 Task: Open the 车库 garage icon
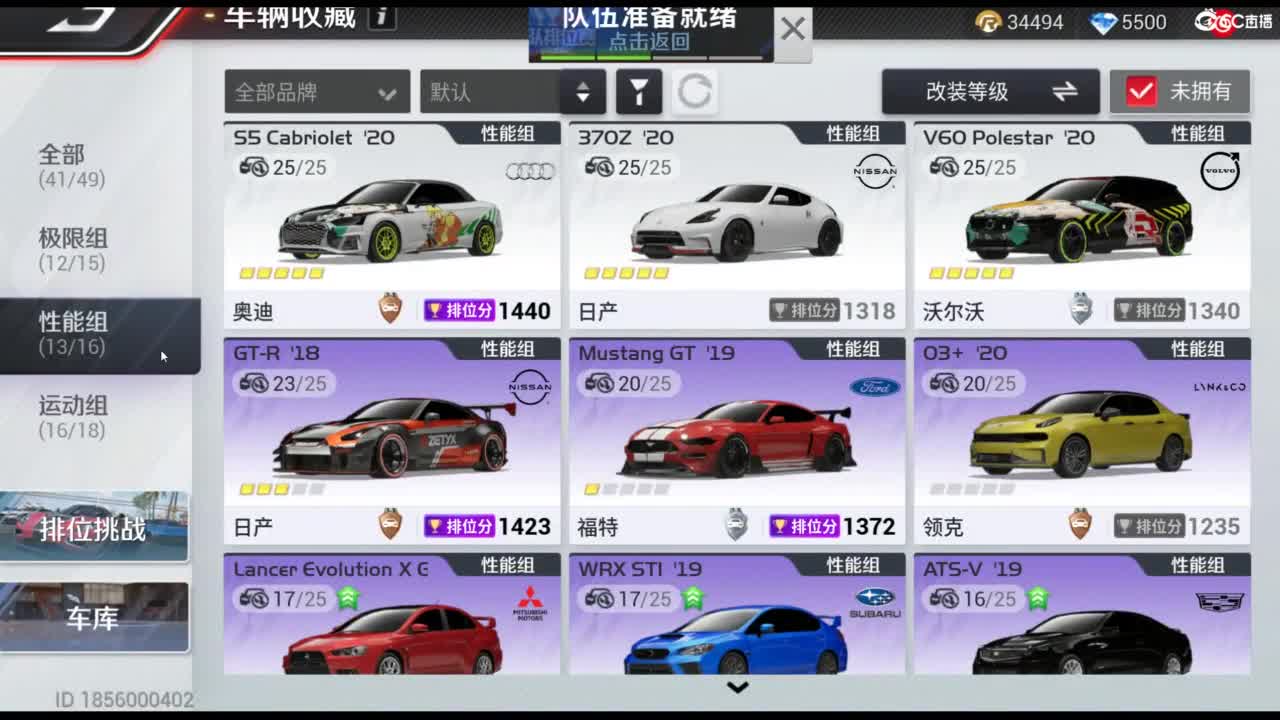[x=96, y=617]
